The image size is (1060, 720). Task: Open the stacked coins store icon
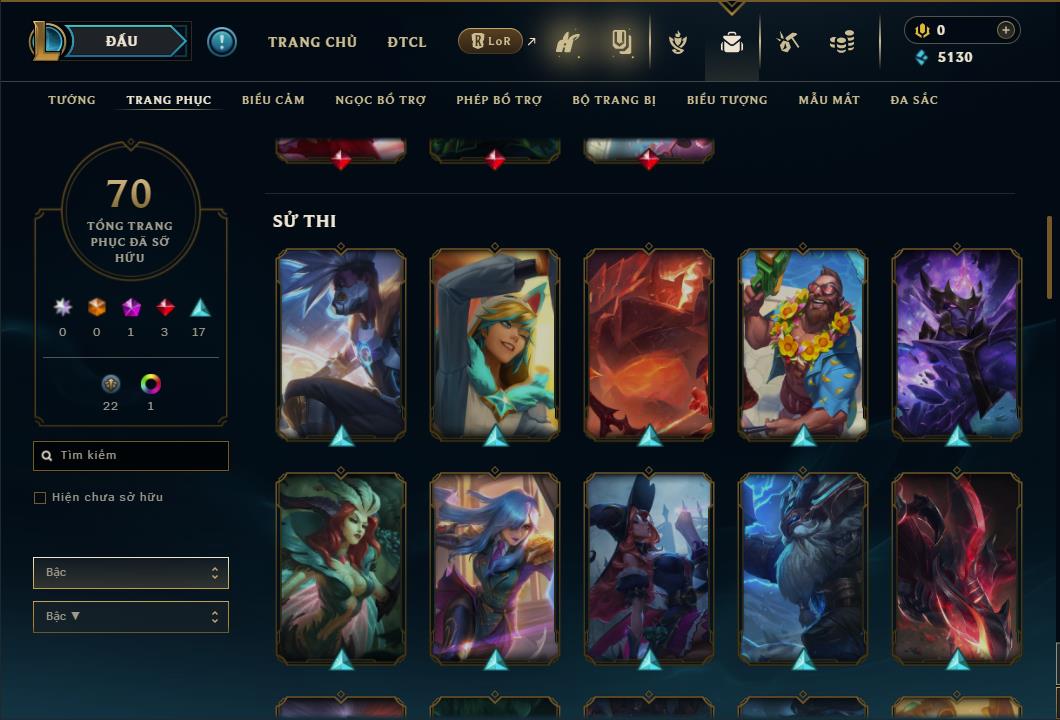[x=842, y=42]
